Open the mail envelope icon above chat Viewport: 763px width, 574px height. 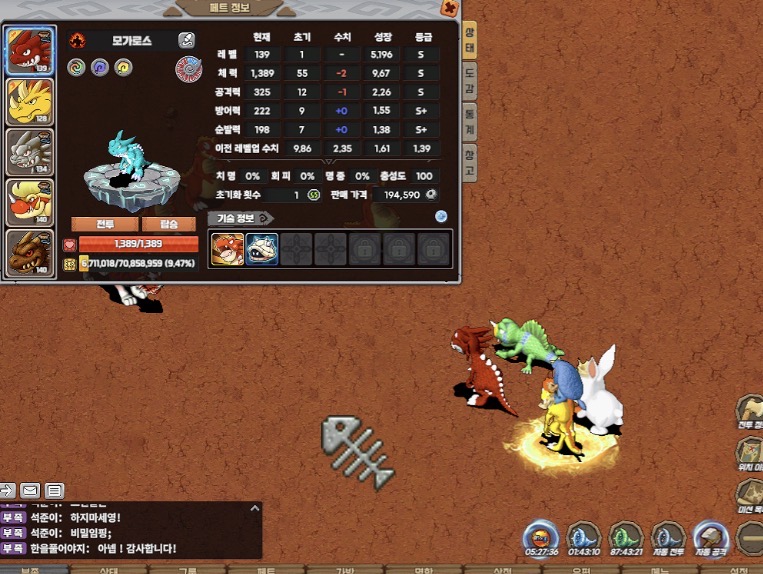pyautogui.click(x=30, y=490)
